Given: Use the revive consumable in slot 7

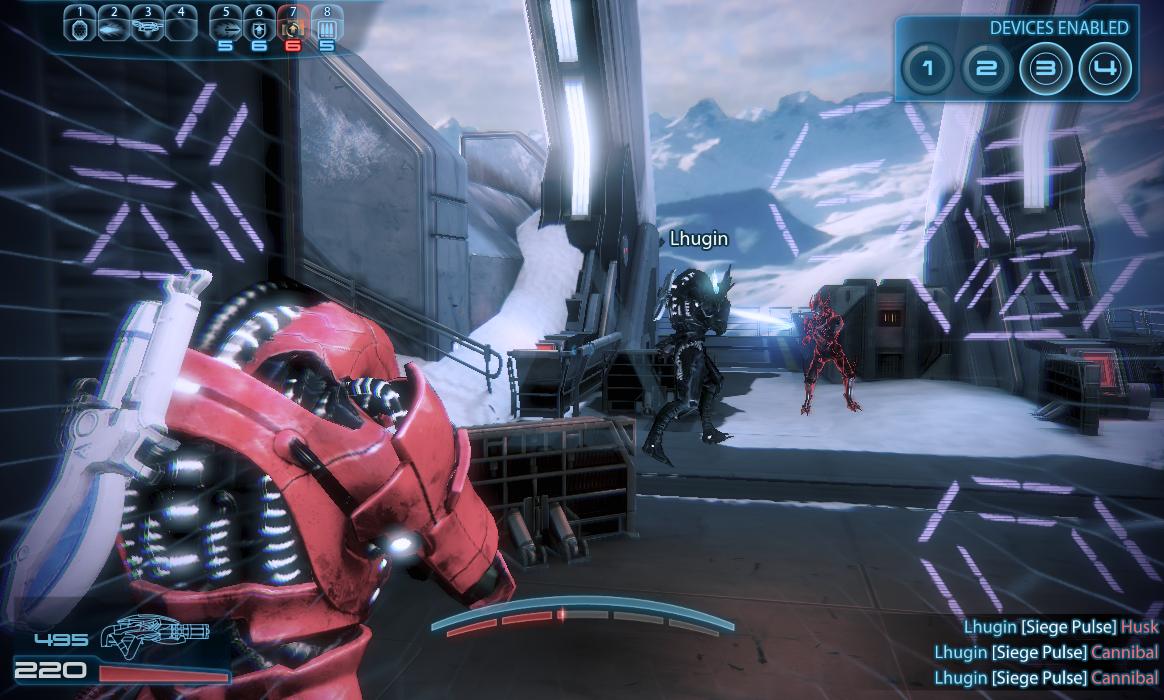Looking at the screenshot, I should click(293, 28).
